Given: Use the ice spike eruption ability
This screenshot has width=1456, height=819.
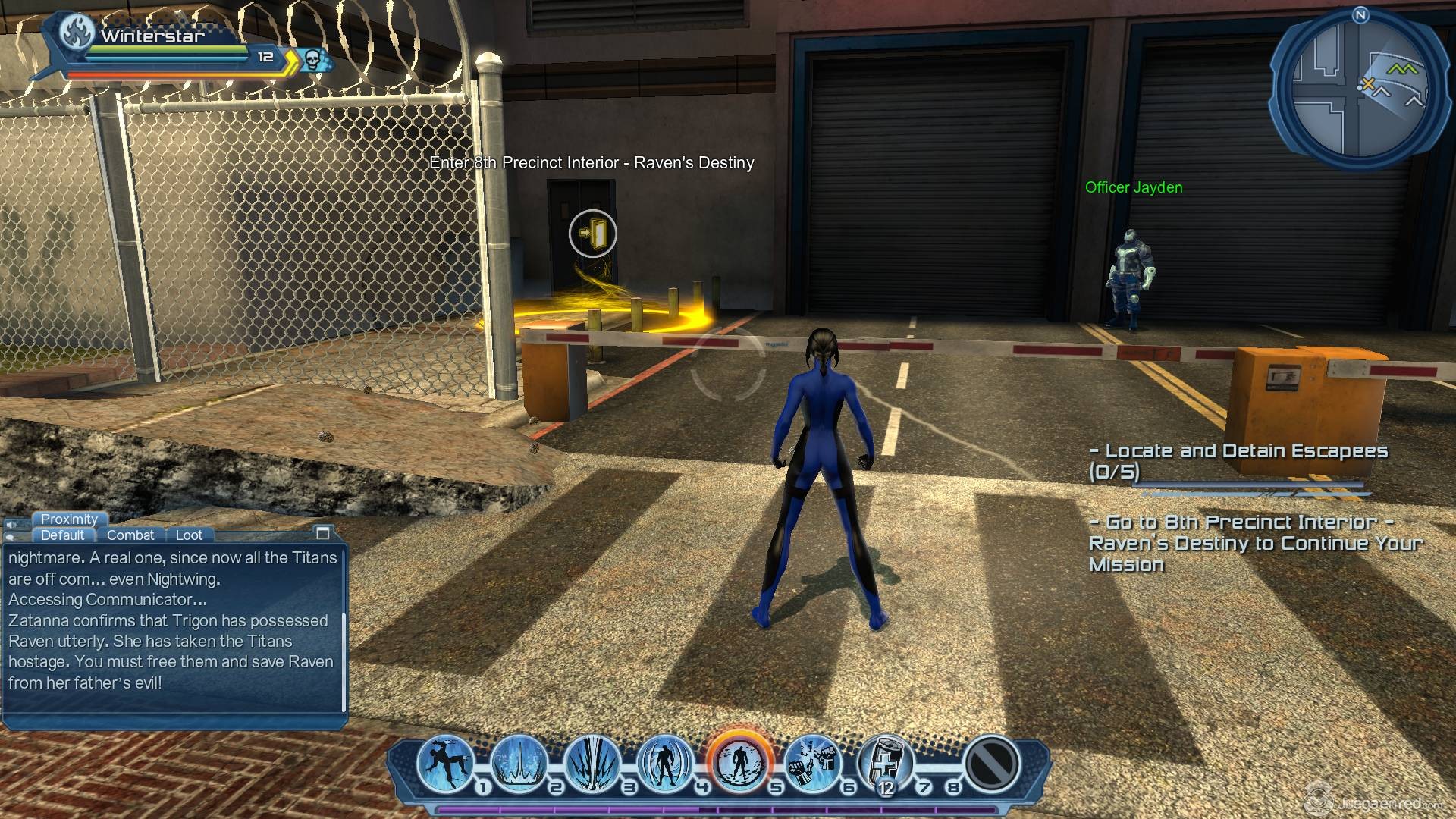Looking at the screenshot, I should coord(519,761).
